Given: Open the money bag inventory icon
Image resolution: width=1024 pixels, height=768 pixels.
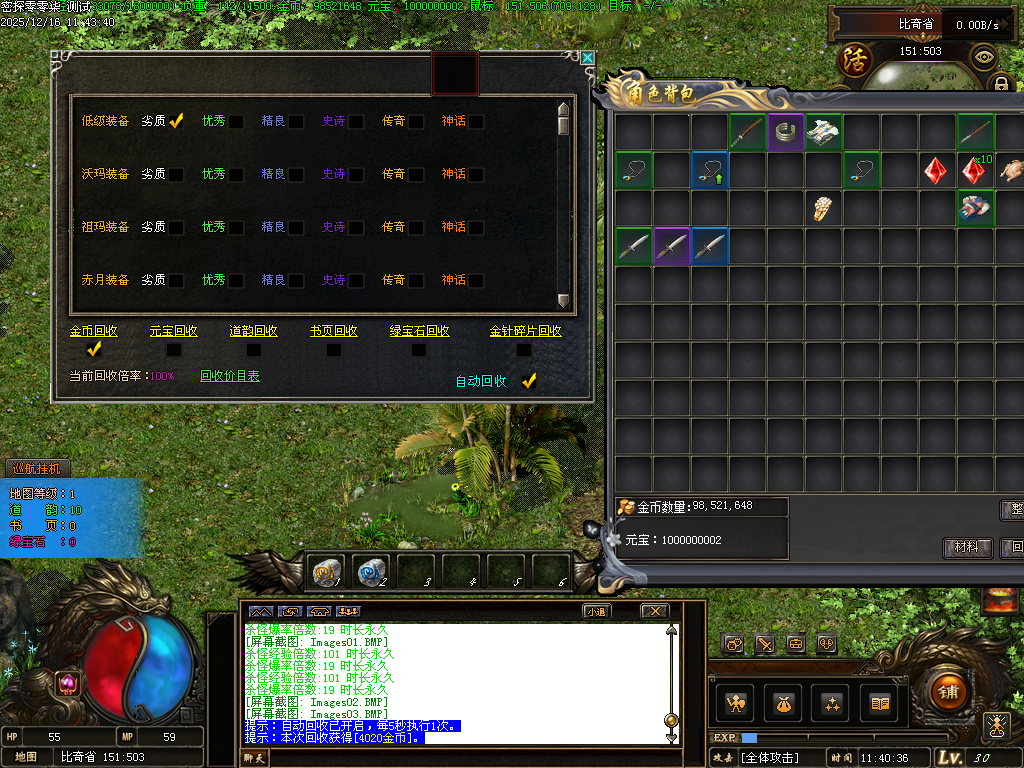Looking at the screenshot, I should (780, 704).
